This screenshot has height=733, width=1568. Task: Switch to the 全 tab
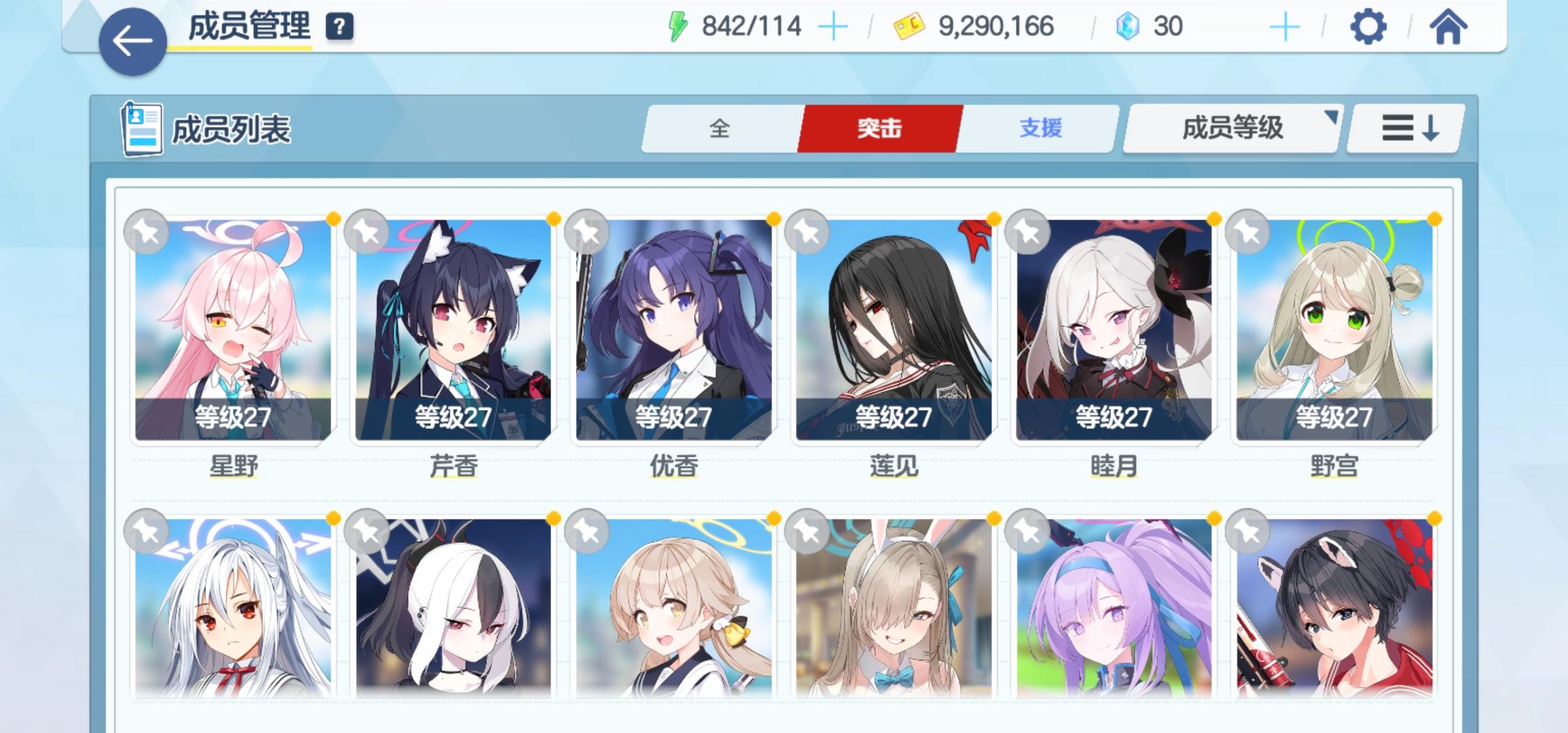click(x=719, y=128)
